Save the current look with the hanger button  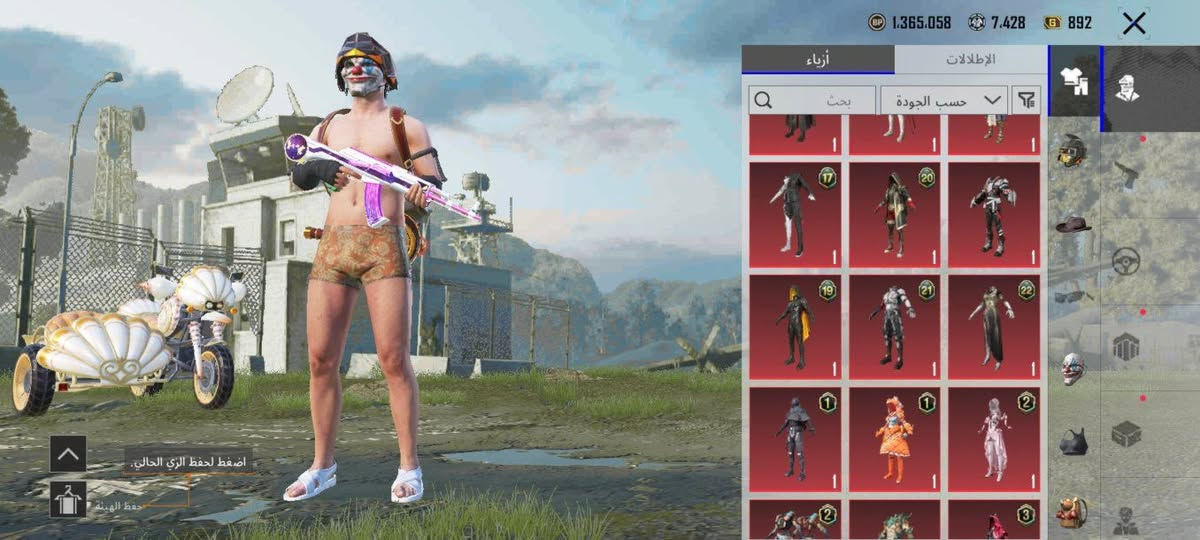pyautogui.click(x=68, y=499)
